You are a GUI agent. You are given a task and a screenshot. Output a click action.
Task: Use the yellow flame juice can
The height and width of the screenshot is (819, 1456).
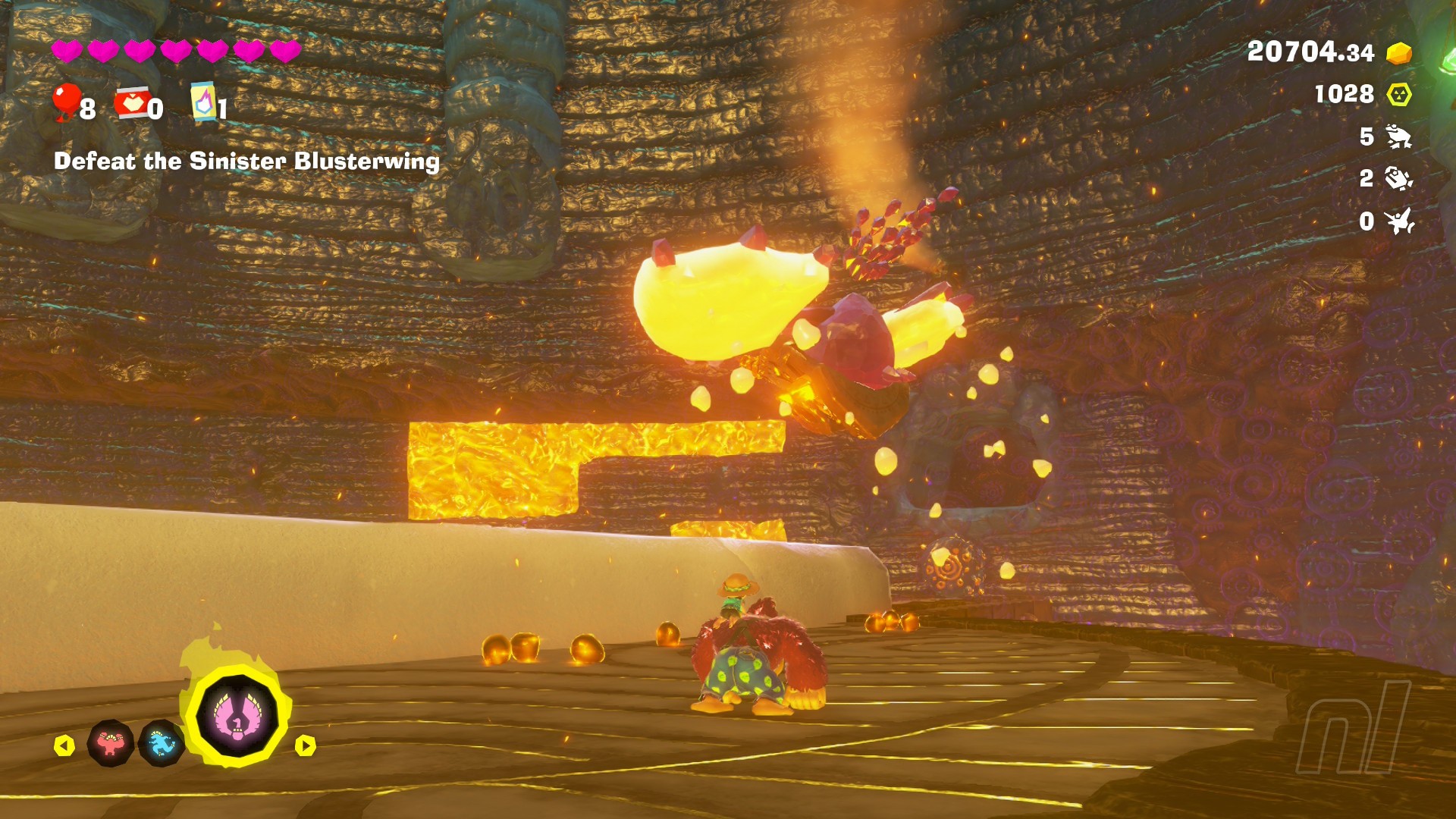pos(203,102)
